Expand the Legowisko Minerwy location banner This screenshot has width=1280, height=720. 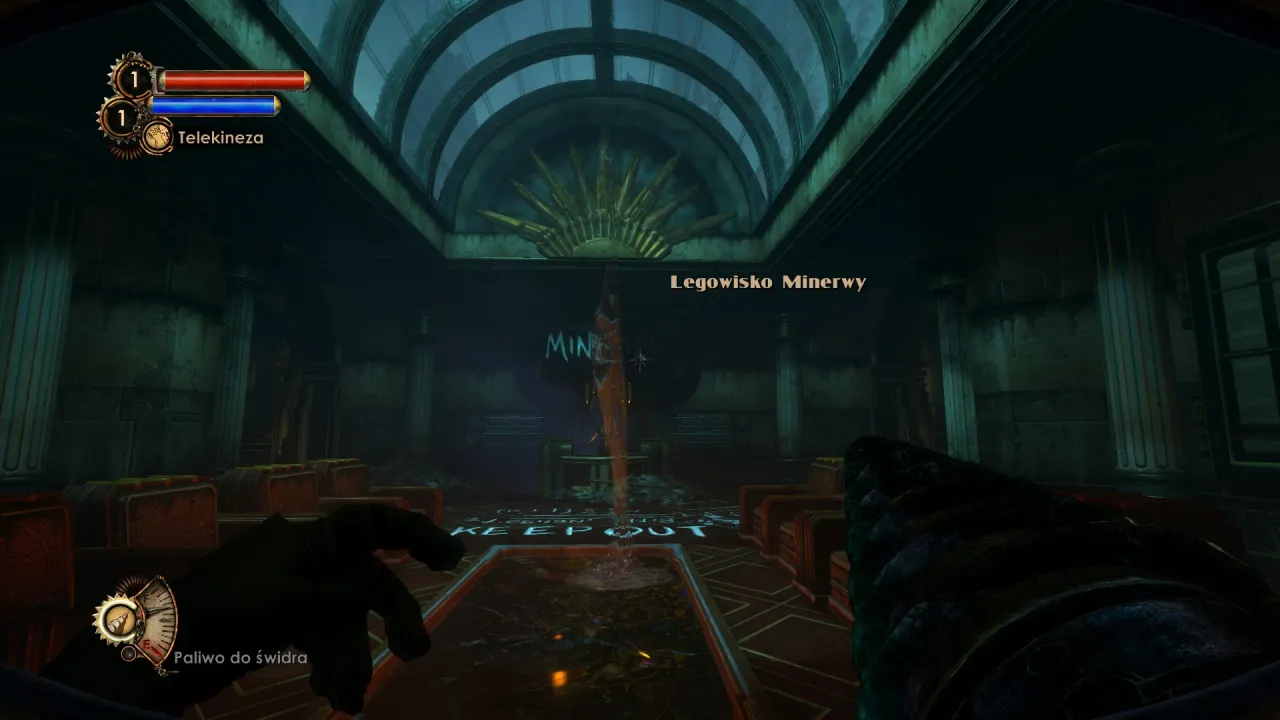pyautogui.click(x=768, y=282)
